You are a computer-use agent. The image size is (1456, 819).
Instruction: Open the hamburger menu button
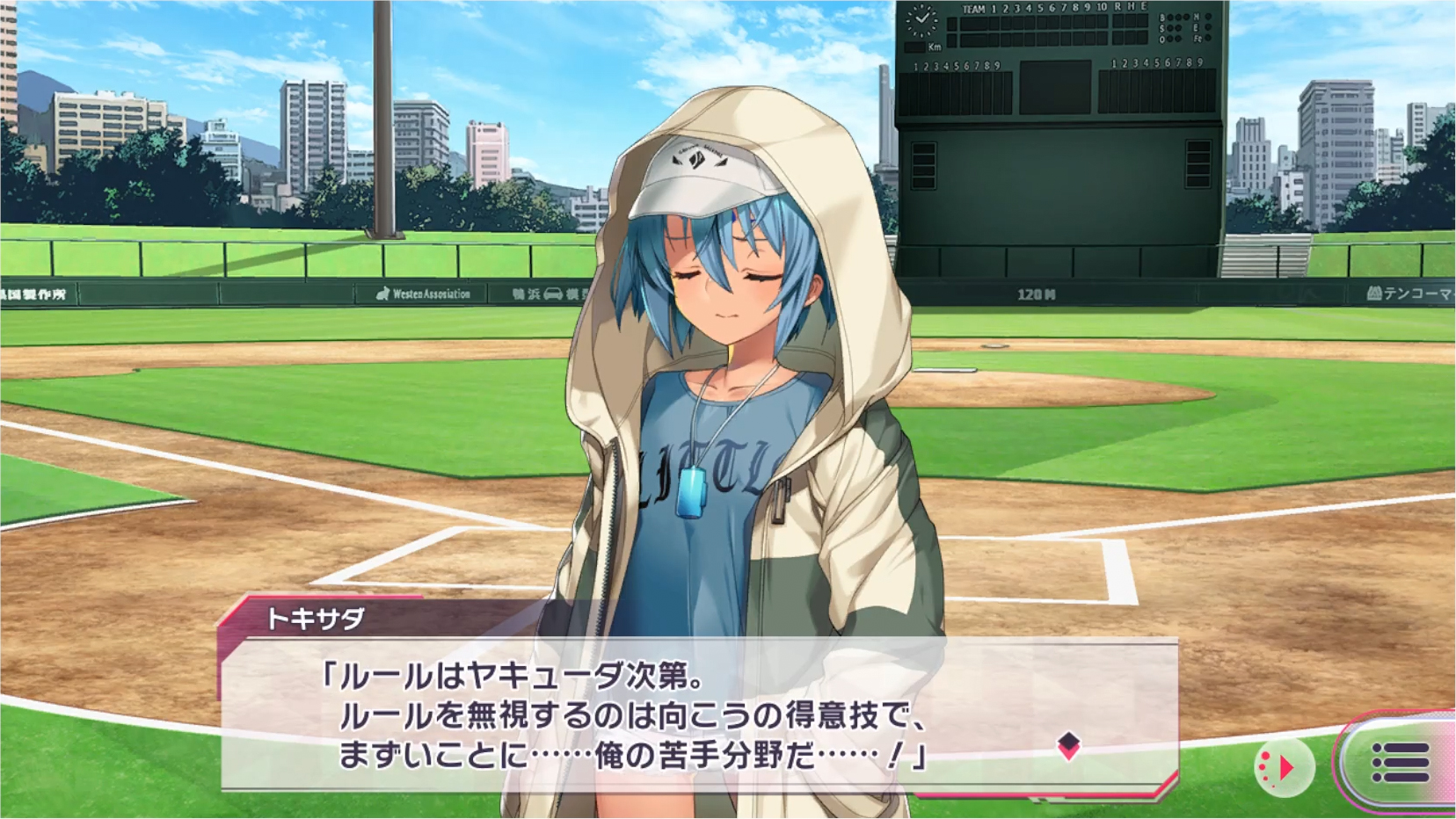click(1399, 762)
